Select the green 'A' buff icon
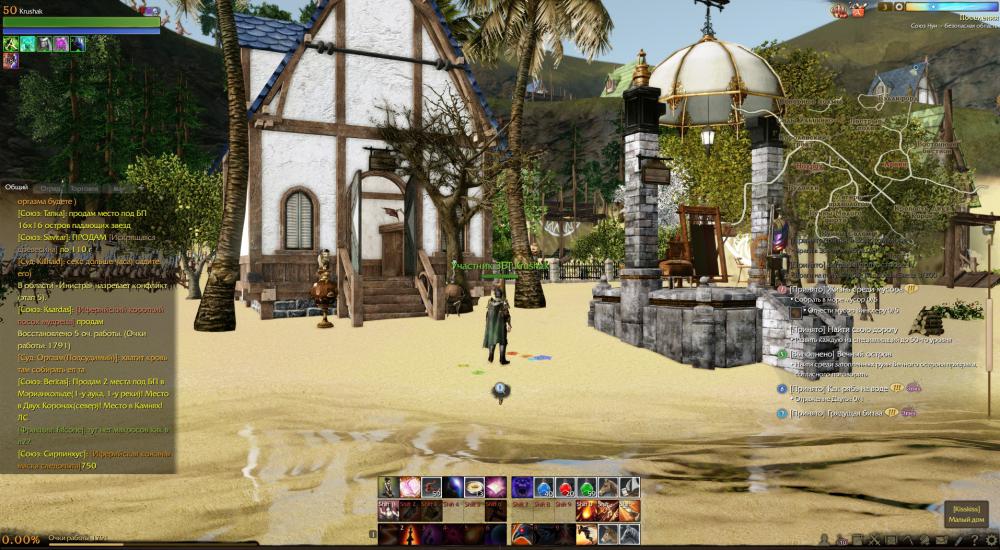Screen dimensions: 1000x550 pos(11,44)
